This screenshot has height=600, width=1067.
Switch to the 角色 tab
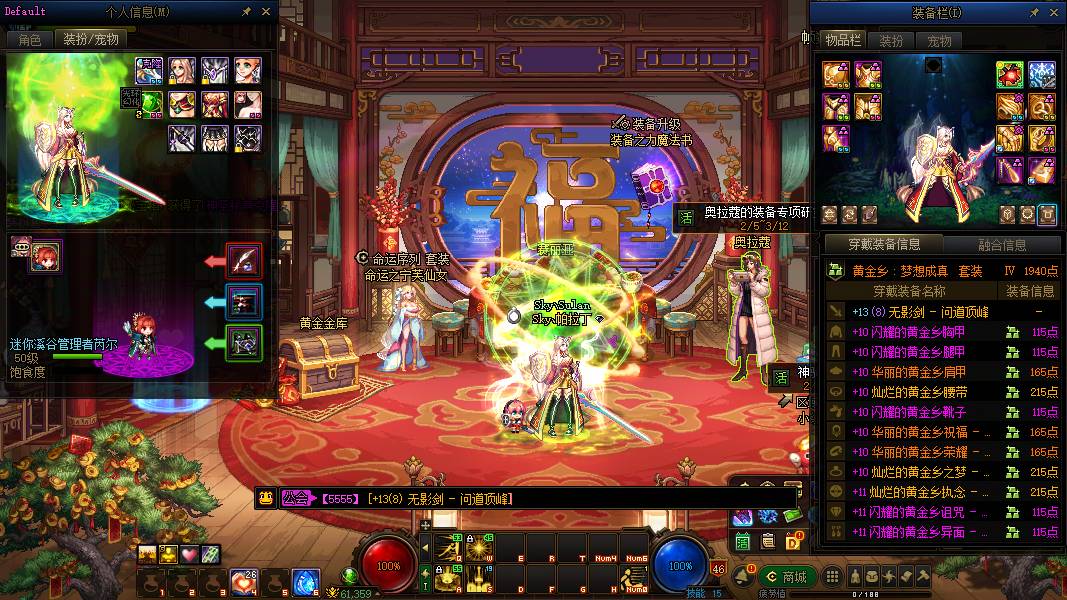pyautogui.click(x=30, y=40)
